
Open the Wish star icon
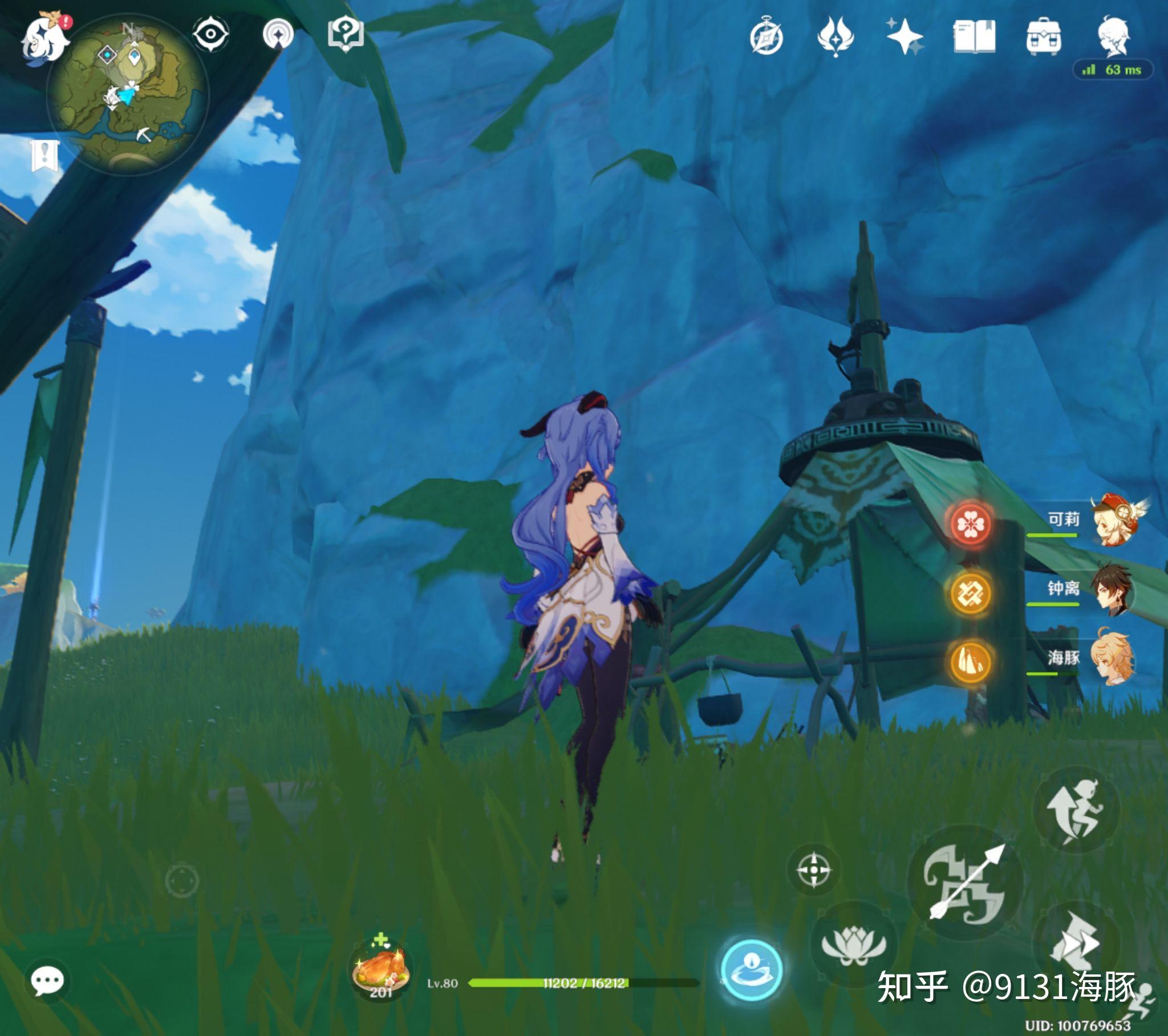(904, 36)
